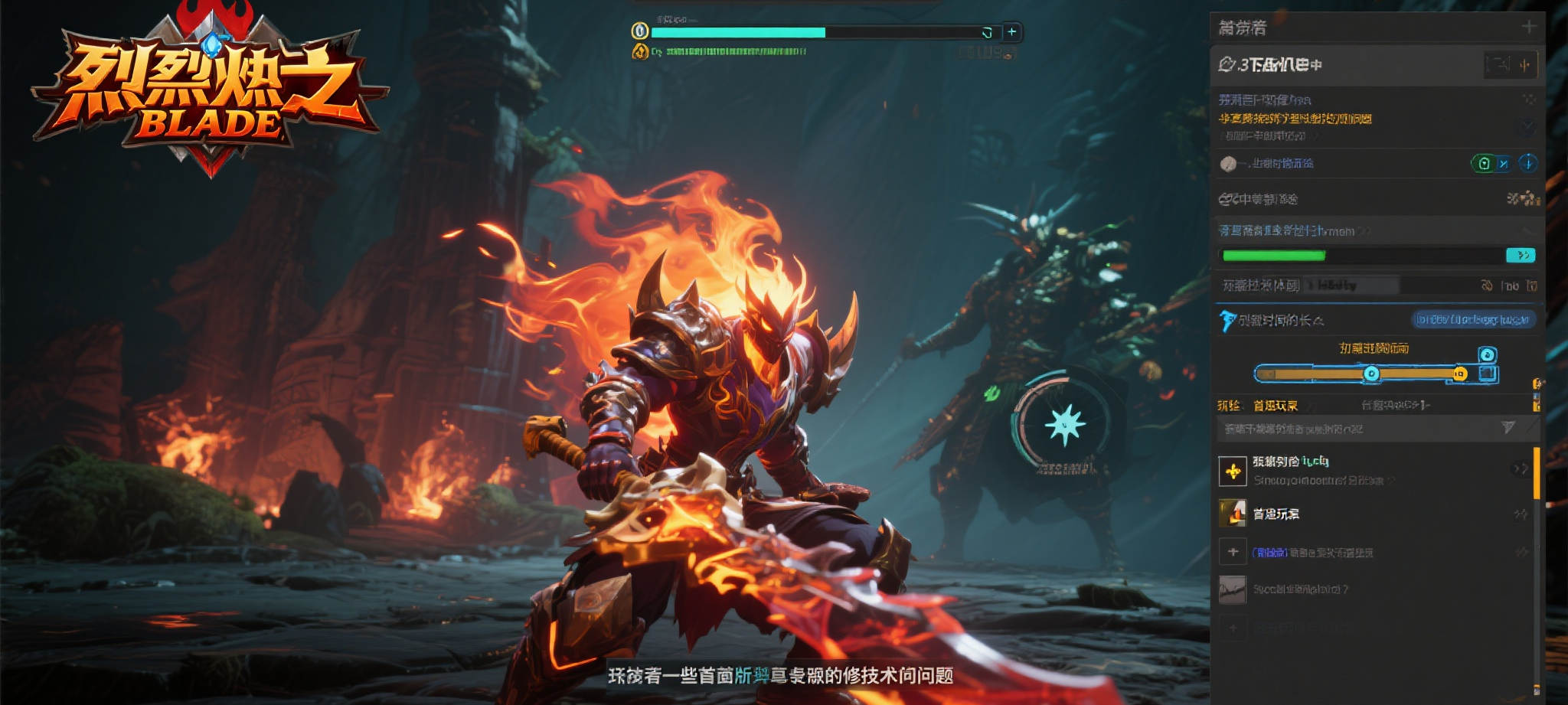
Task: Switch to the orange 首邀玩家 tab
Action: (1276, 406)
